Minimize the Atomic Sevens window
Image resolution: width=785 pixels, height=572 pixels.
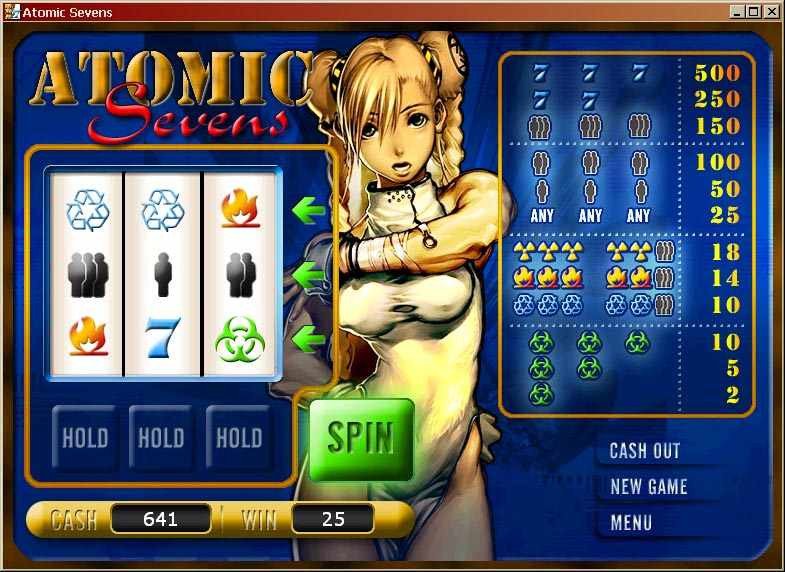(x=738, y=12)
